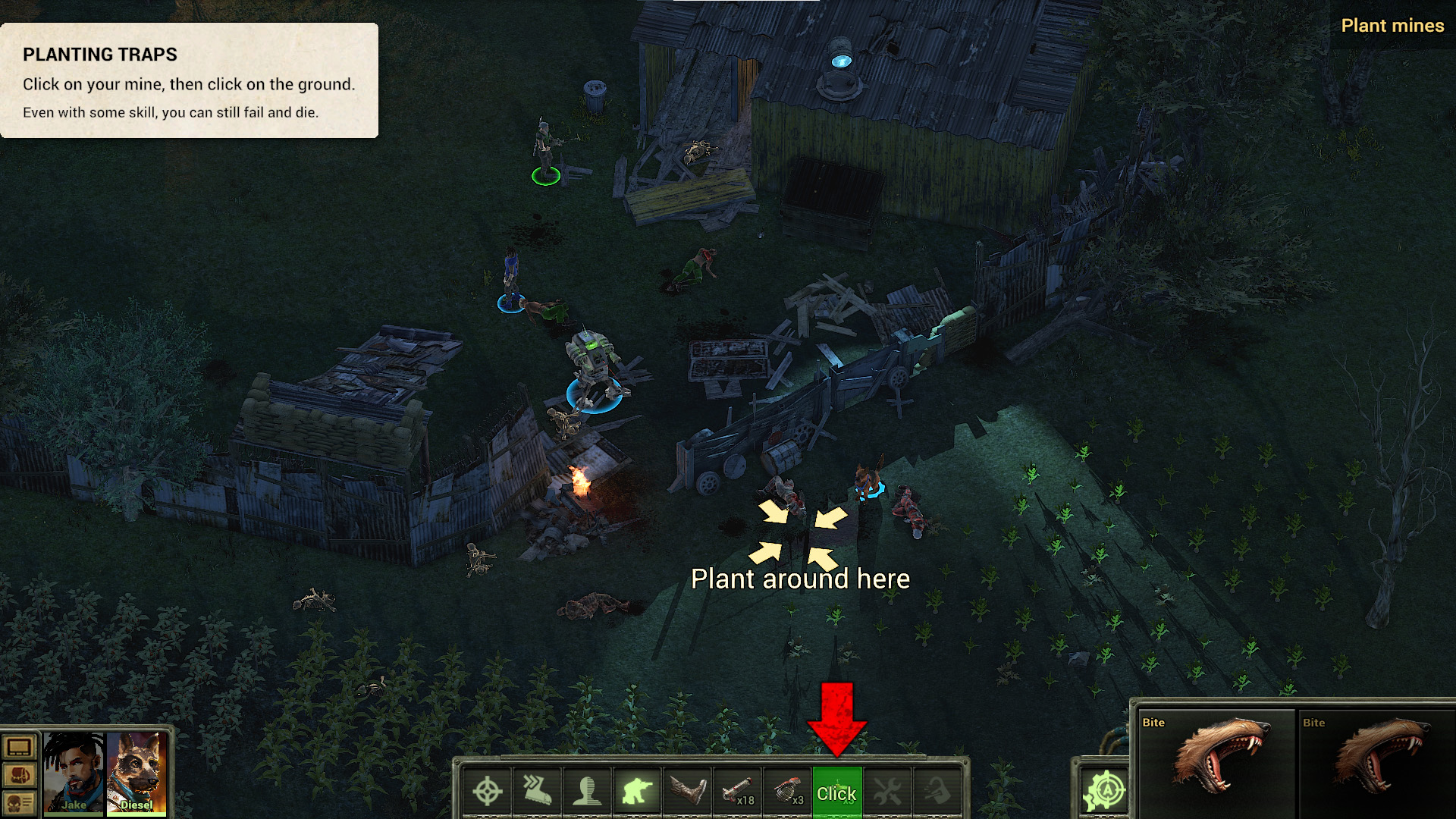
Task: Click the greyed wrench and screwdriver icon
Action: coord(887,792)
